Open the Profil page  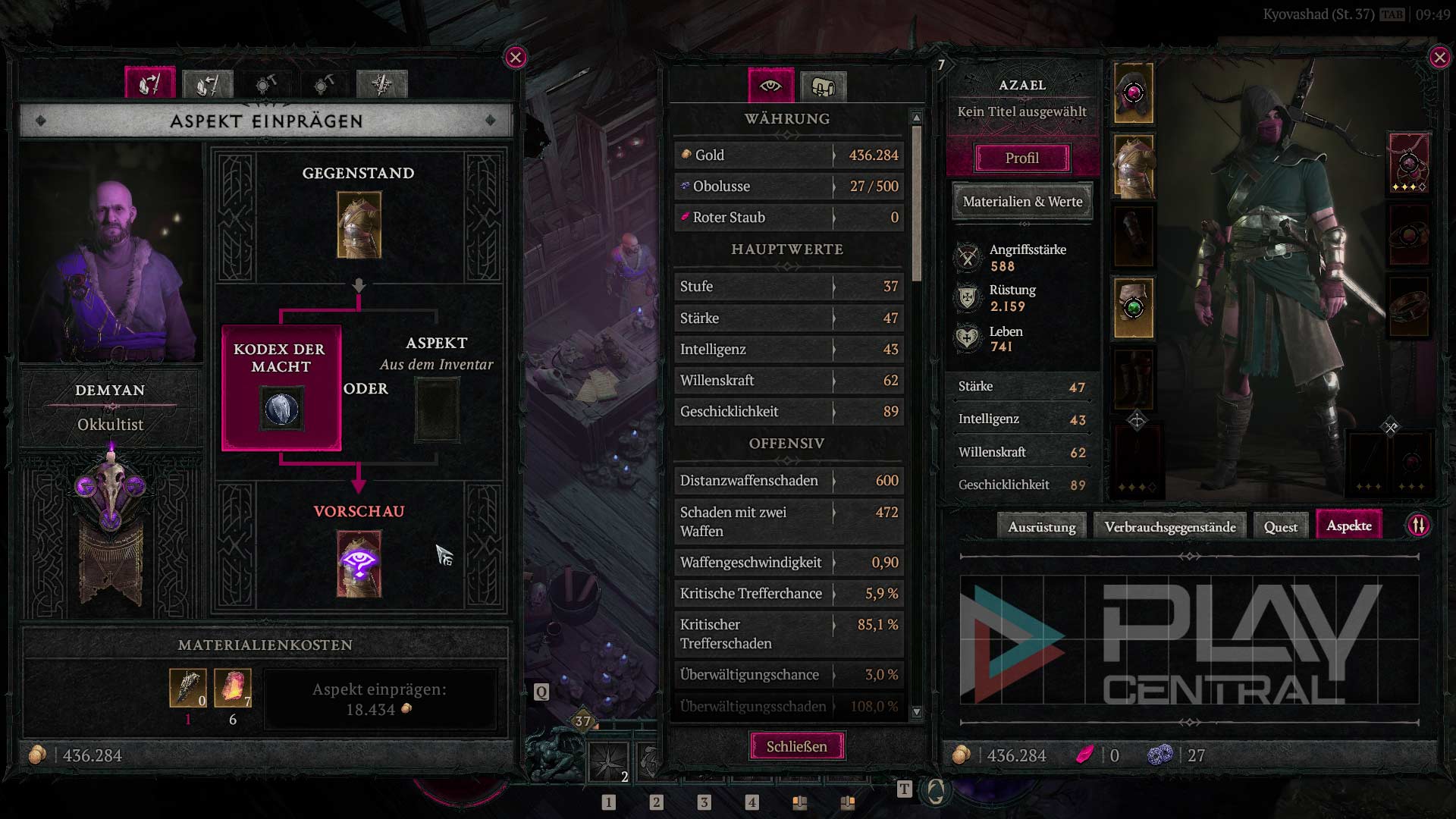tap(1021, 158)
